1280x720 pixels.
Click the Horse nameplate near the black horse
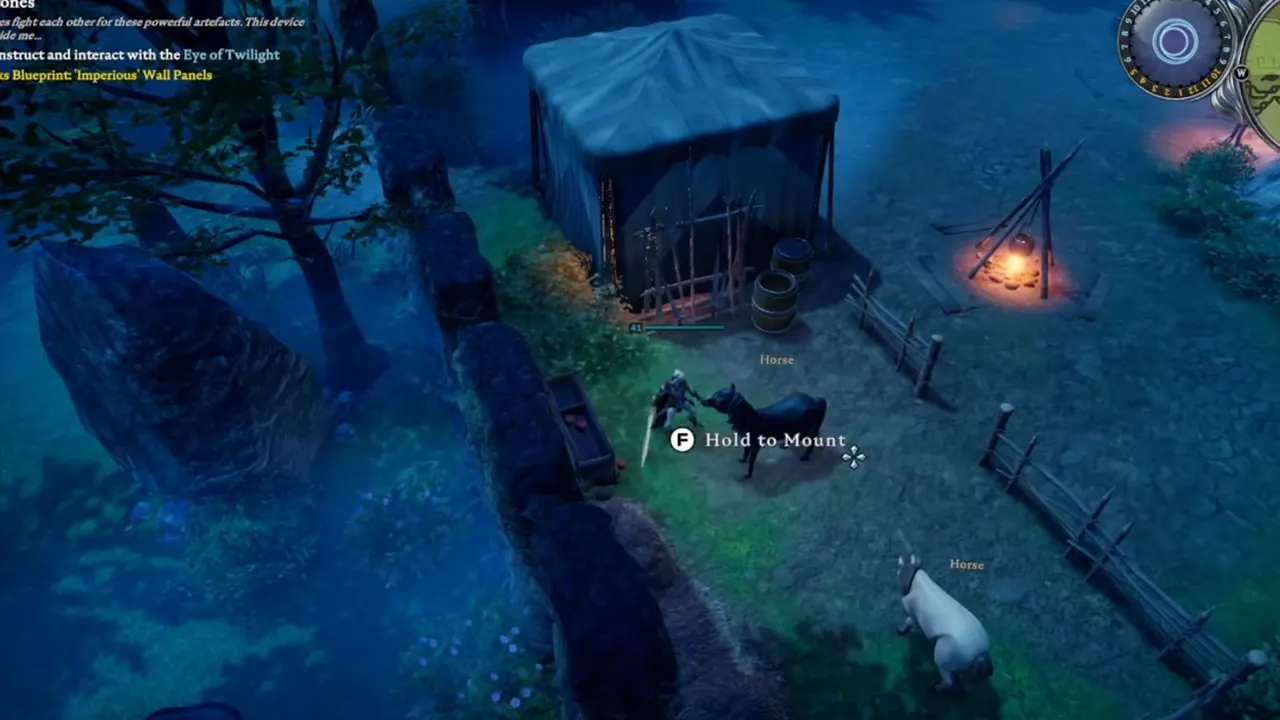776,359
